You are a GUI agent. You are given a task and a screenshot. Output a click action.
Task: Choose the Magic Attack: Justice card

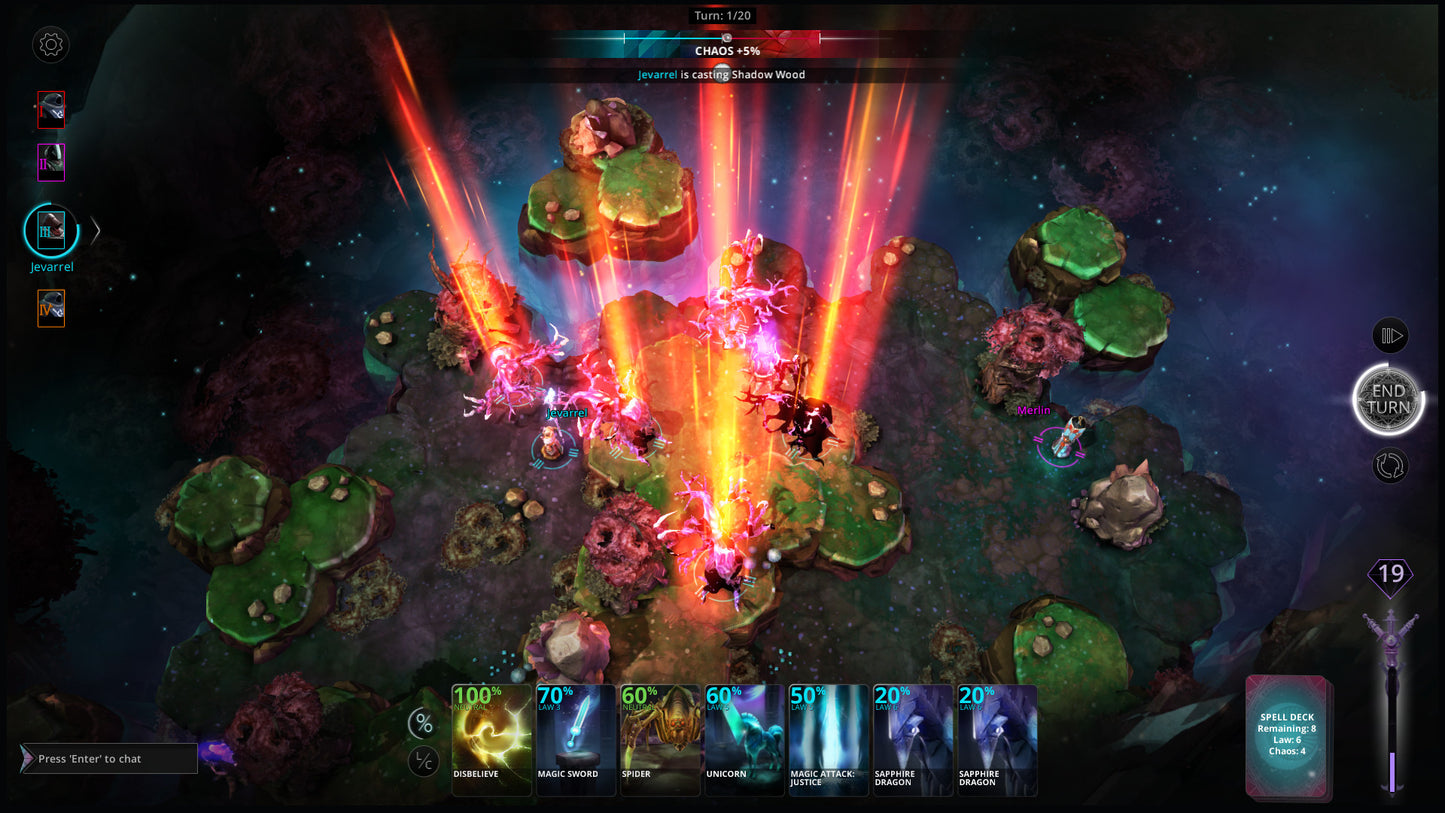coord(829,739)
